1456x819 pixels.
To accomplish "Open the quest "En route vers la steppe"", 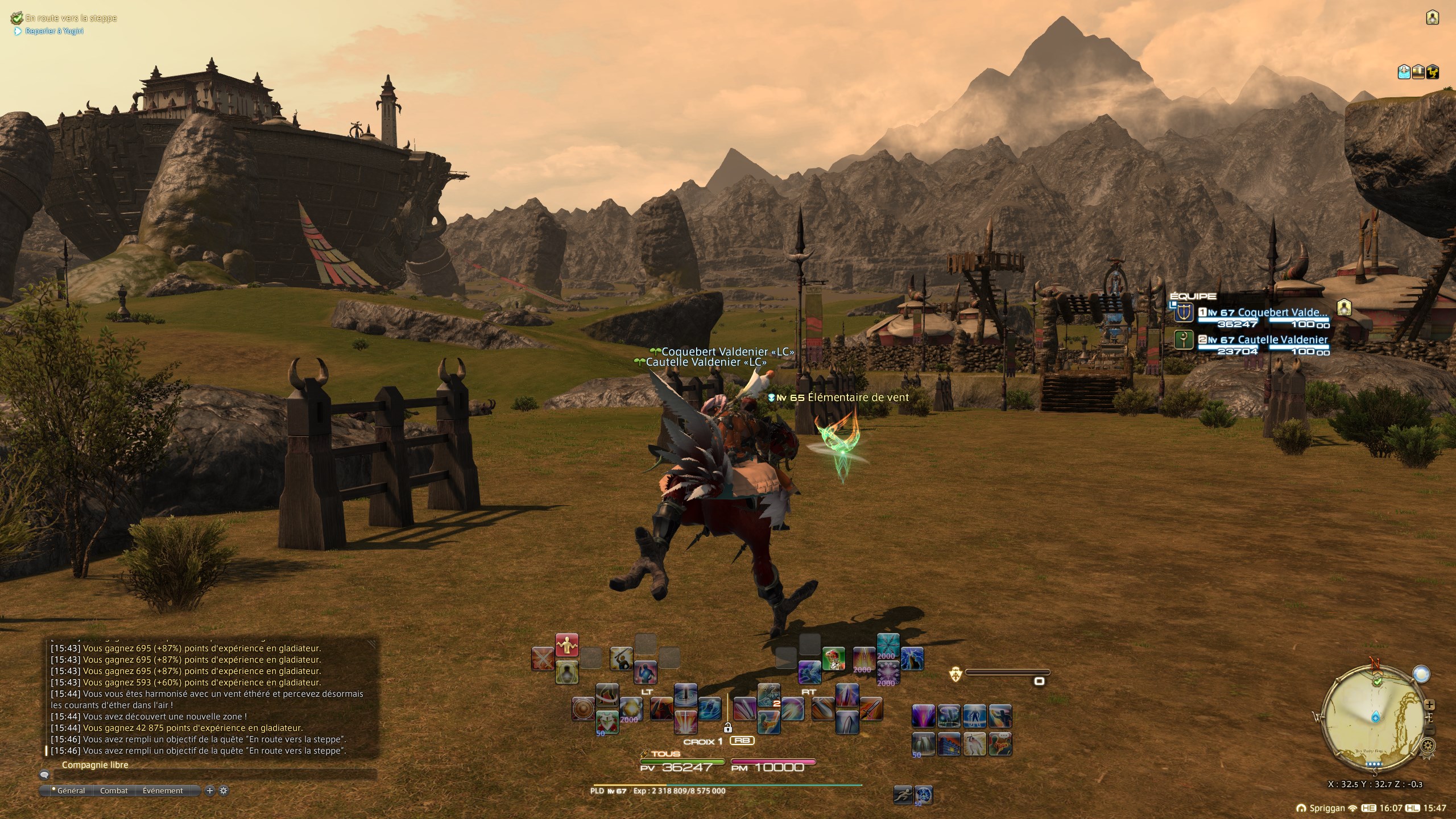I will point(71,18).
